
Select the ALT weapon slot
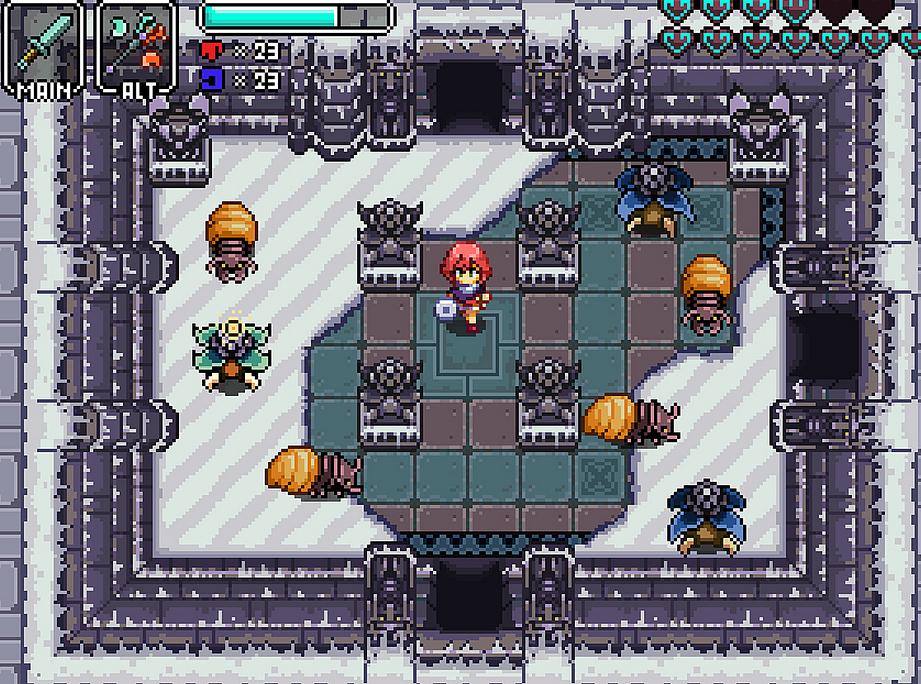(137, 46)
